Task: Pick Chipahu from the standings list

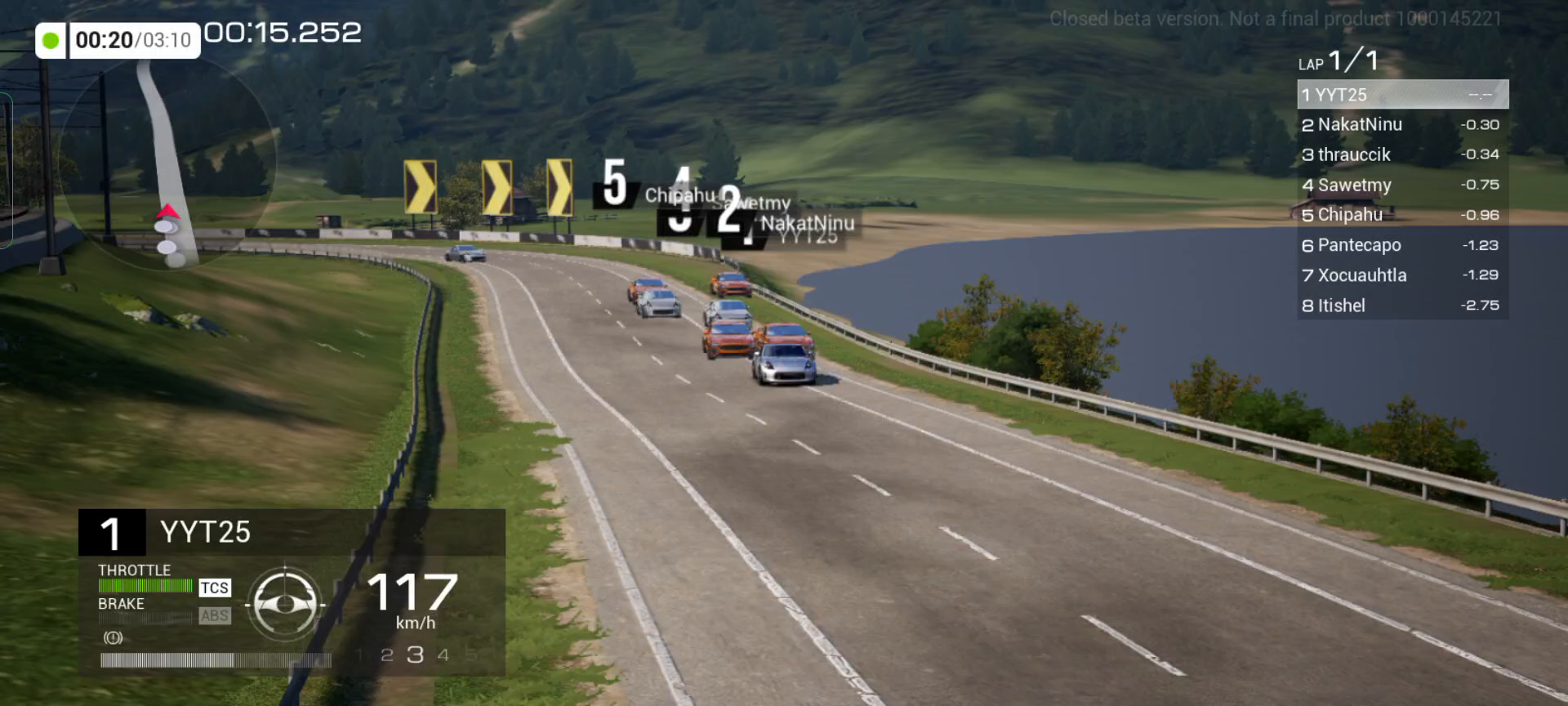Action: coord(1401,215)
